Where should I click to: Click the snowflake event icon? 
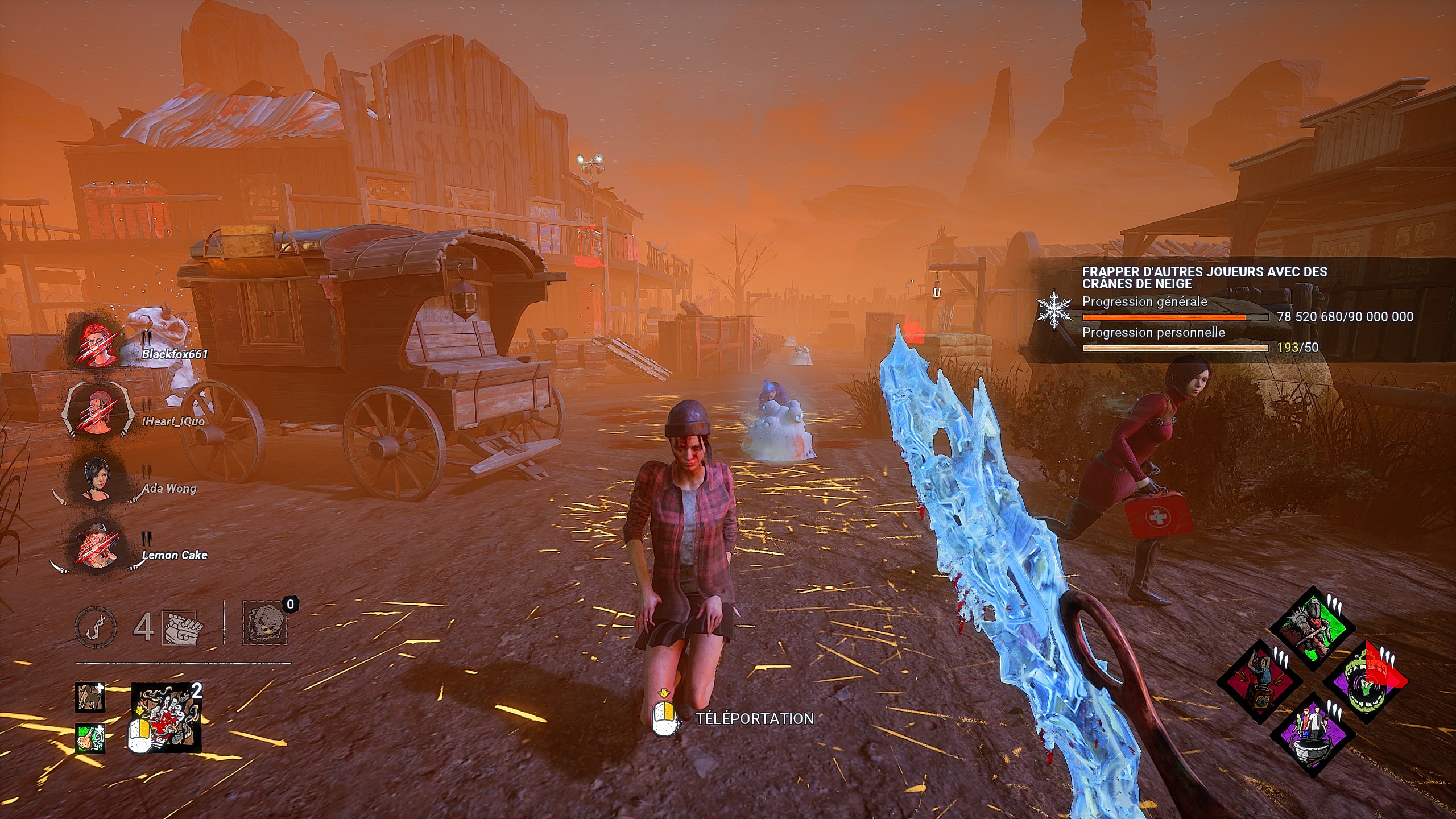pyautogui.click(x=1054, y=309)
